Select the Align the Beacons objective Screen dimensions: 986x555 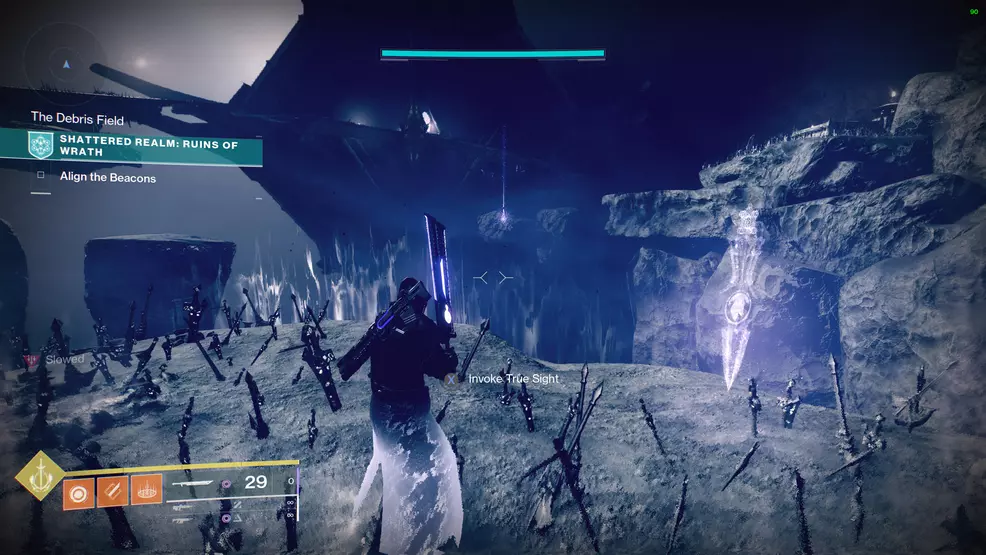[107, 178]
